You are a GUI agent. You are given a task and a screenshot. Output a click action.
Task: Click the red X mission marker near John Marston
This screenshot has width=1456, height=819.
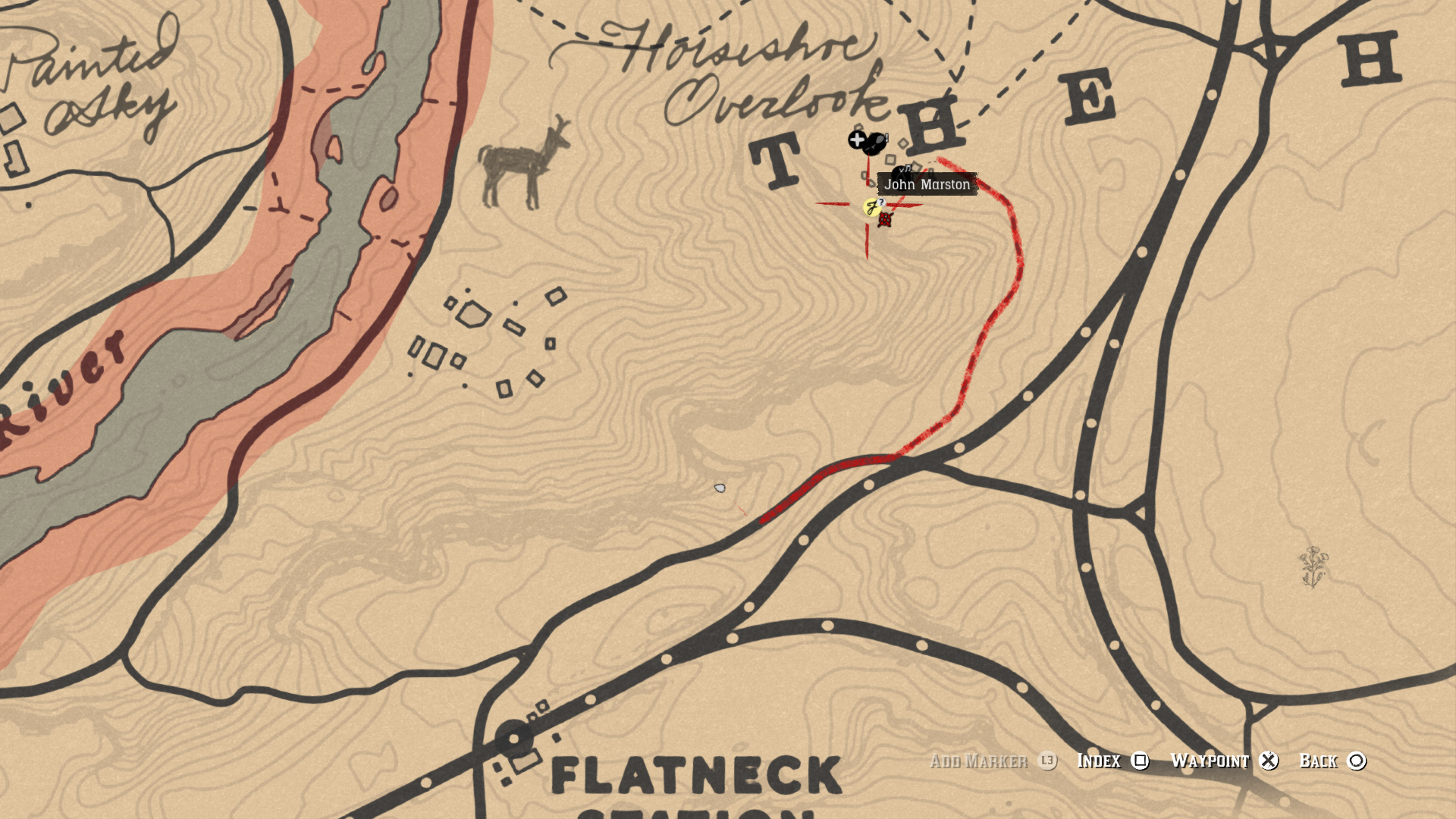885,220
